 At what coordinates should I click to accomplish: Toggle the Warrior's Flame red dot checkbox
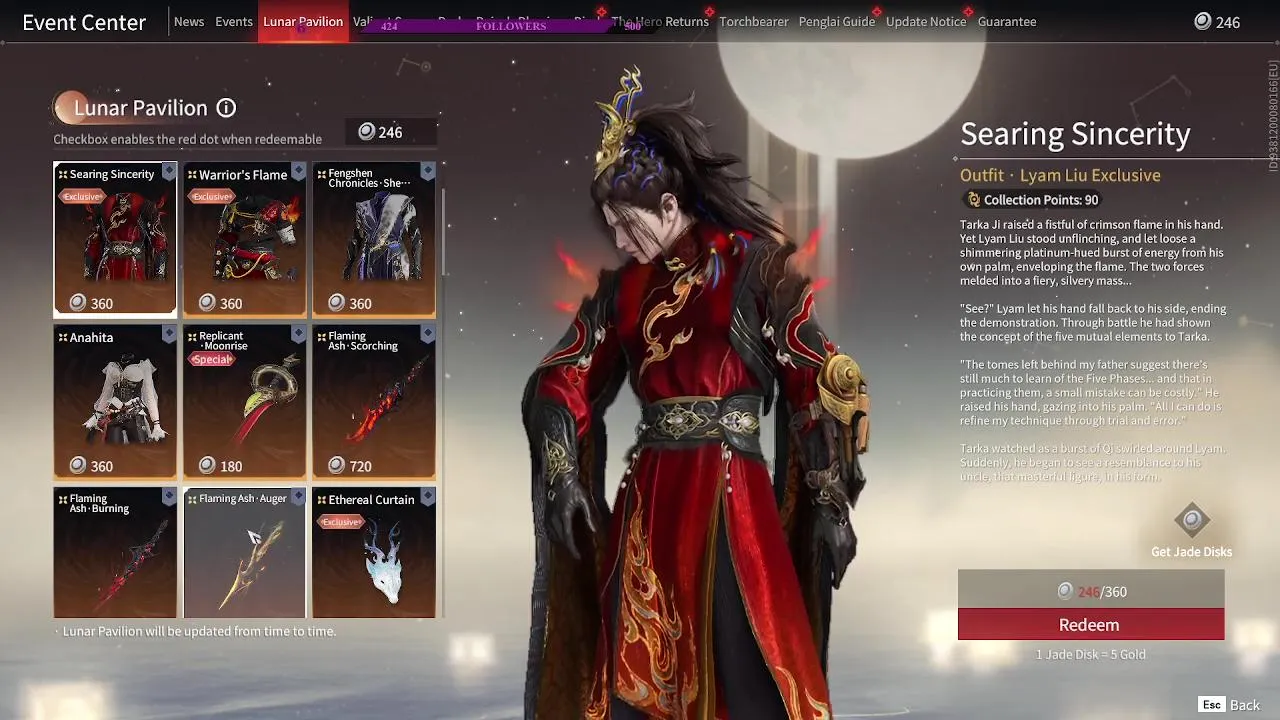tap(298, 172)
